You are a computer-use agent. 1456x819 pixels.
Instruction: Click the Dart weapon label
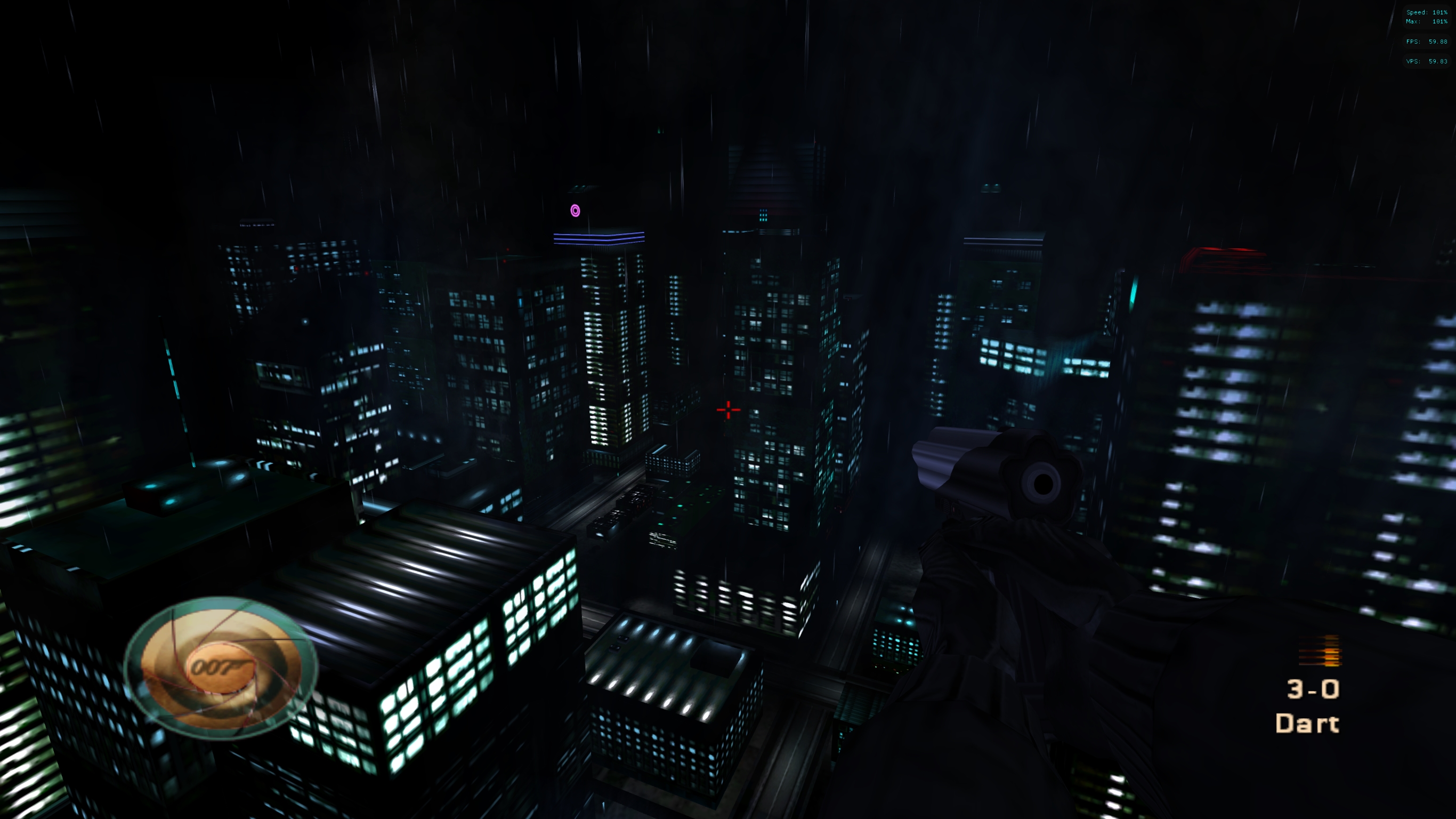coord(1307,724)
